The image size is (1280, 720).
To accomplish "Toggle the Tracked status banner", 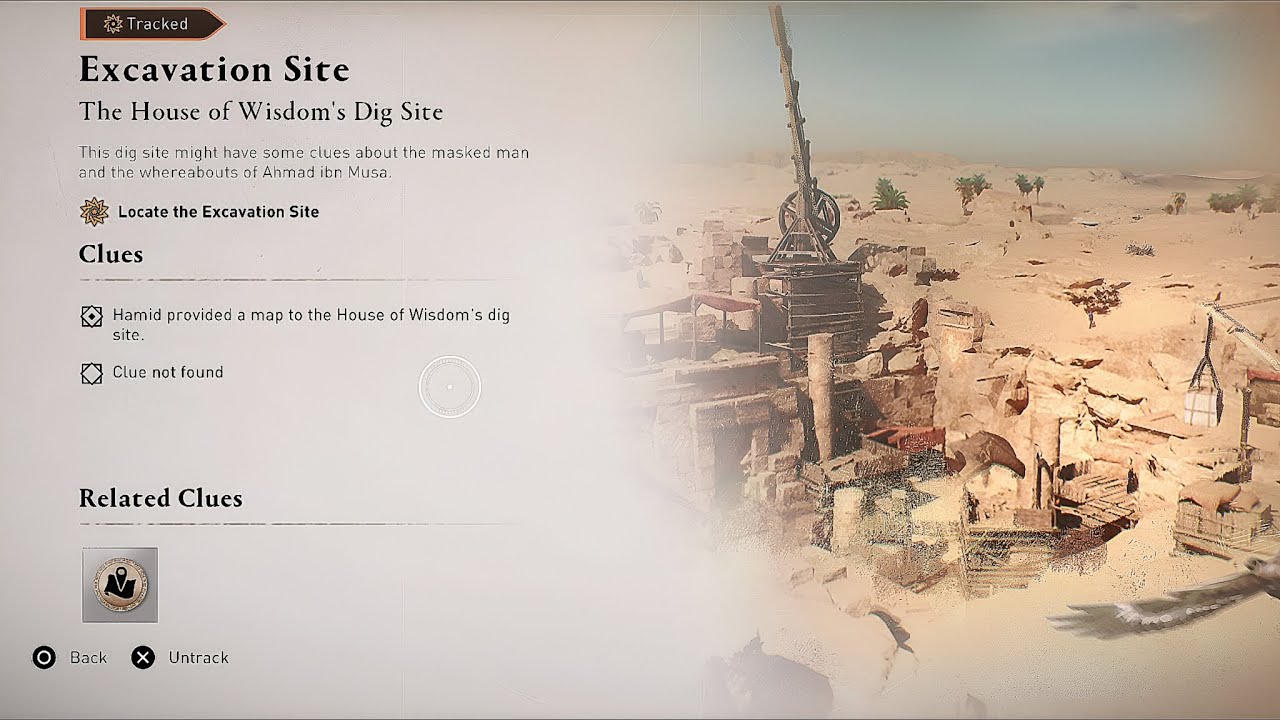I will (150, 23).
